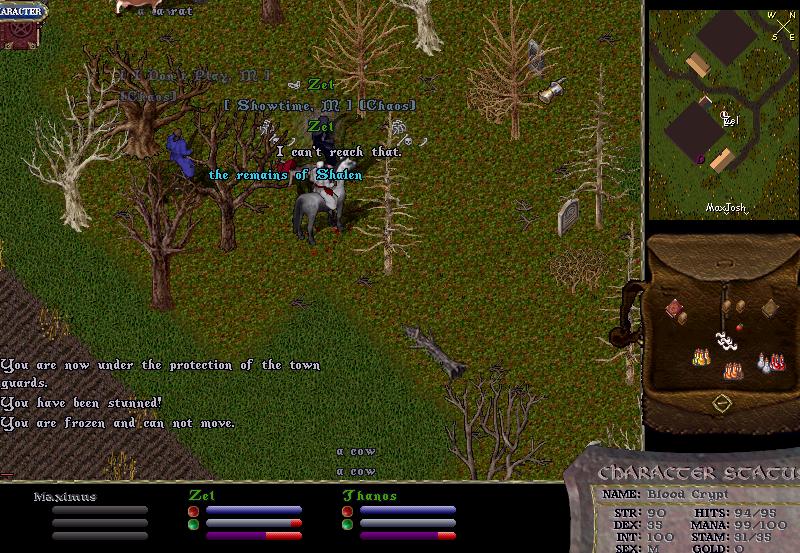Screen dimensions: 800x553
Task: Select the red spellbook in backpack
Action: (676, 309)
